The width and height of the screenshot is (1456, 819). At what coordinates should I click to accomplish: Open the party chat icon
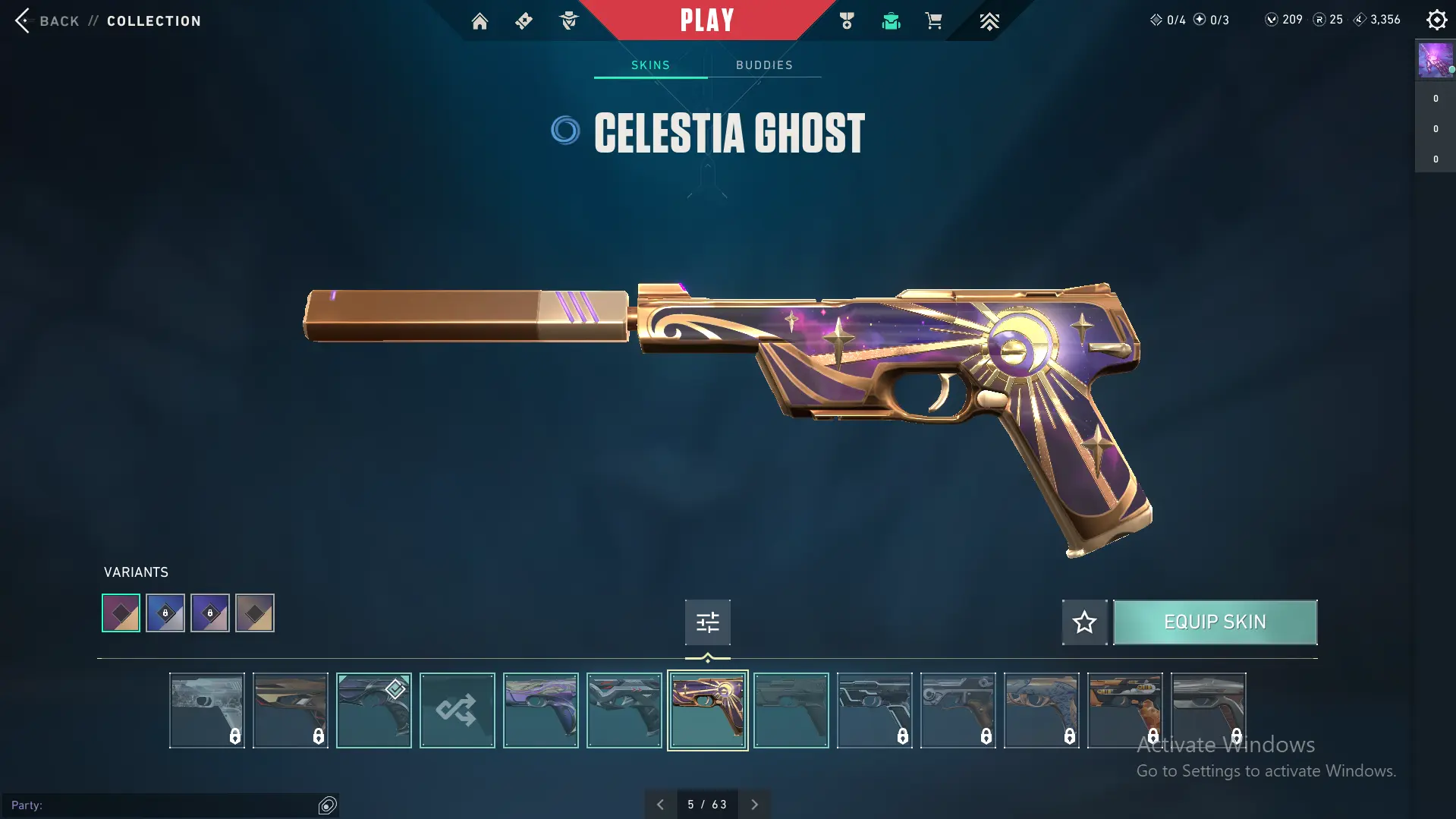coord(327,805)
